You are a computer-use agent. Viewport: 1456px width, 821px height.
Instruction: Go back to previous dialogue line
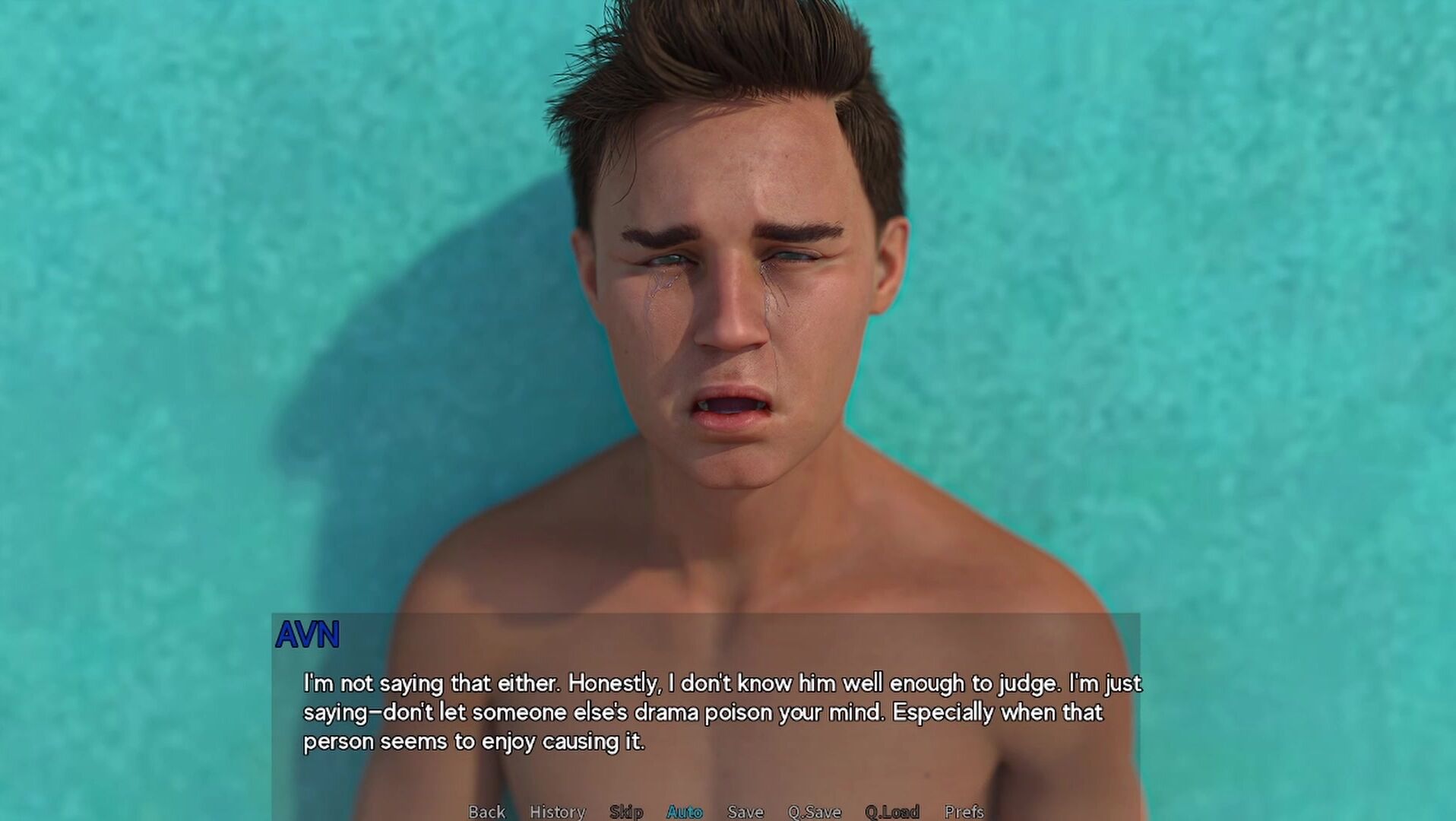point(486,812)
